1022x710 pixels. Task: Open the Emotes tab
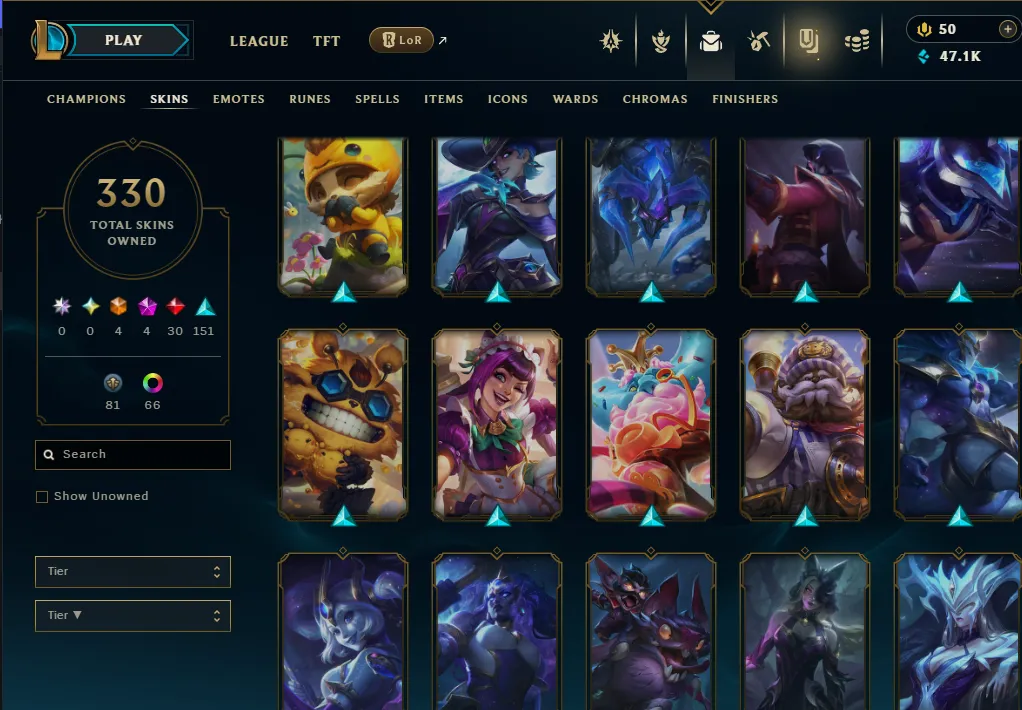coord(238,99)
